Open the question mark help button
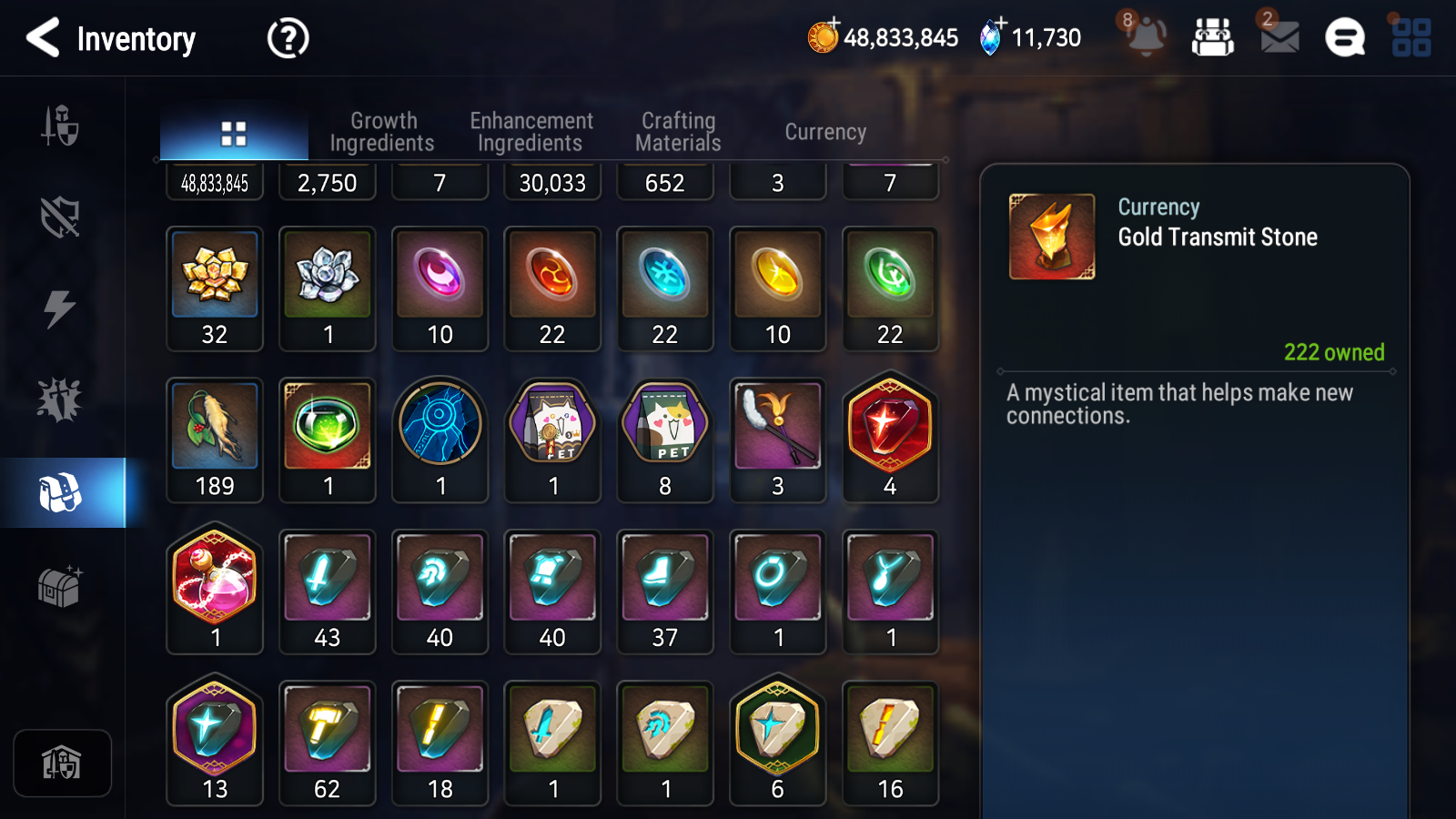1456x819 pixels. click(x=288, y=39)
